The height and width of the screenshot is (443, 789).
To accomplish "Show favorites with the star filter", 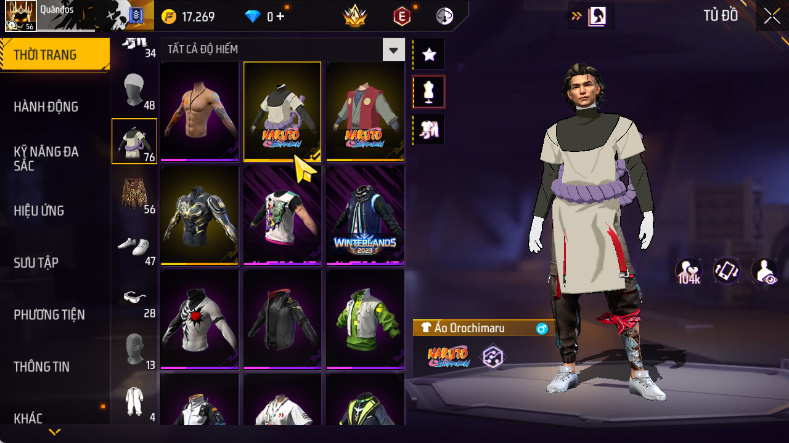I will point(428,54).
